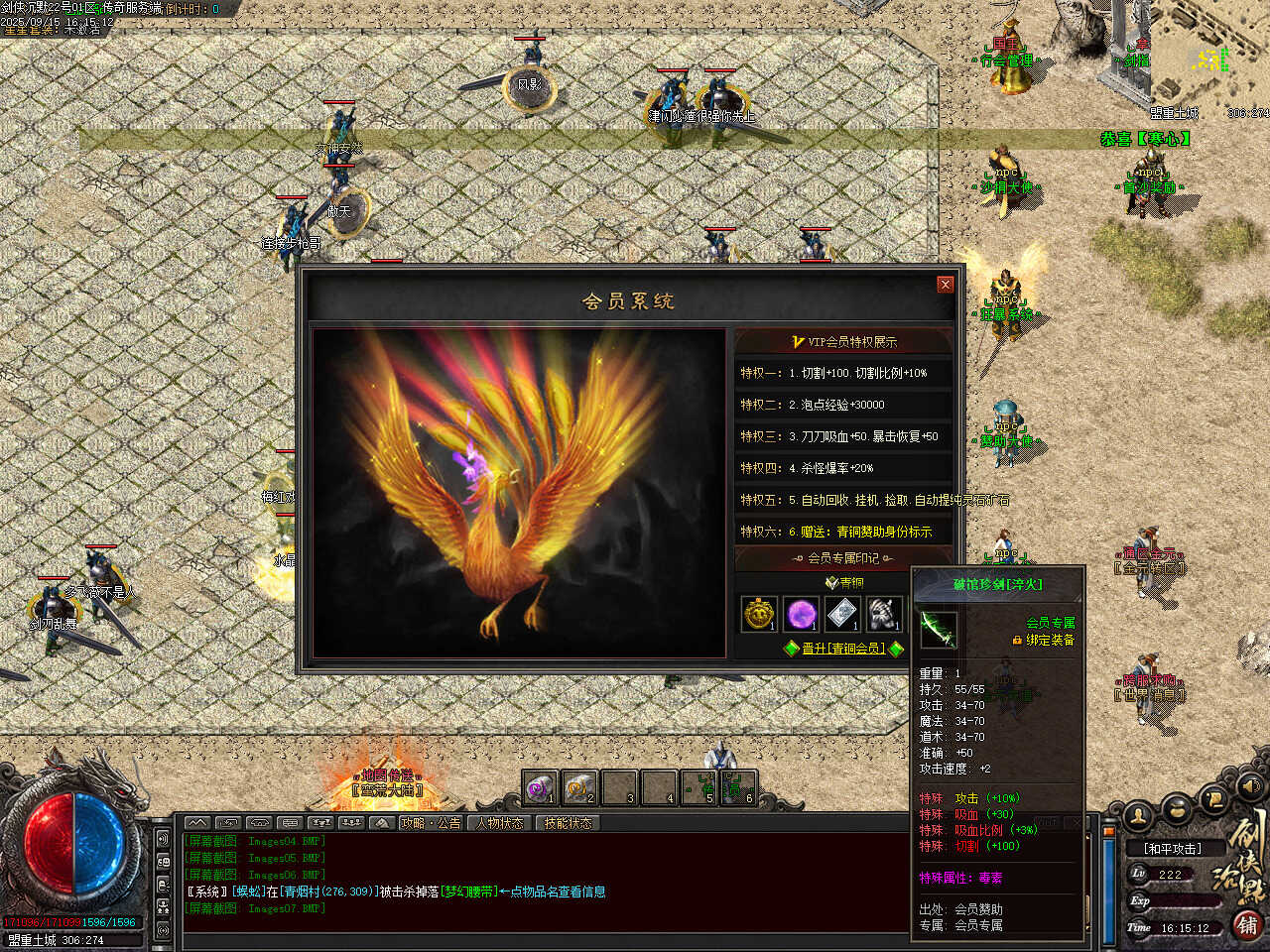
Task: Open the character silhouette panel button
Action: (x=1139, y=815)
